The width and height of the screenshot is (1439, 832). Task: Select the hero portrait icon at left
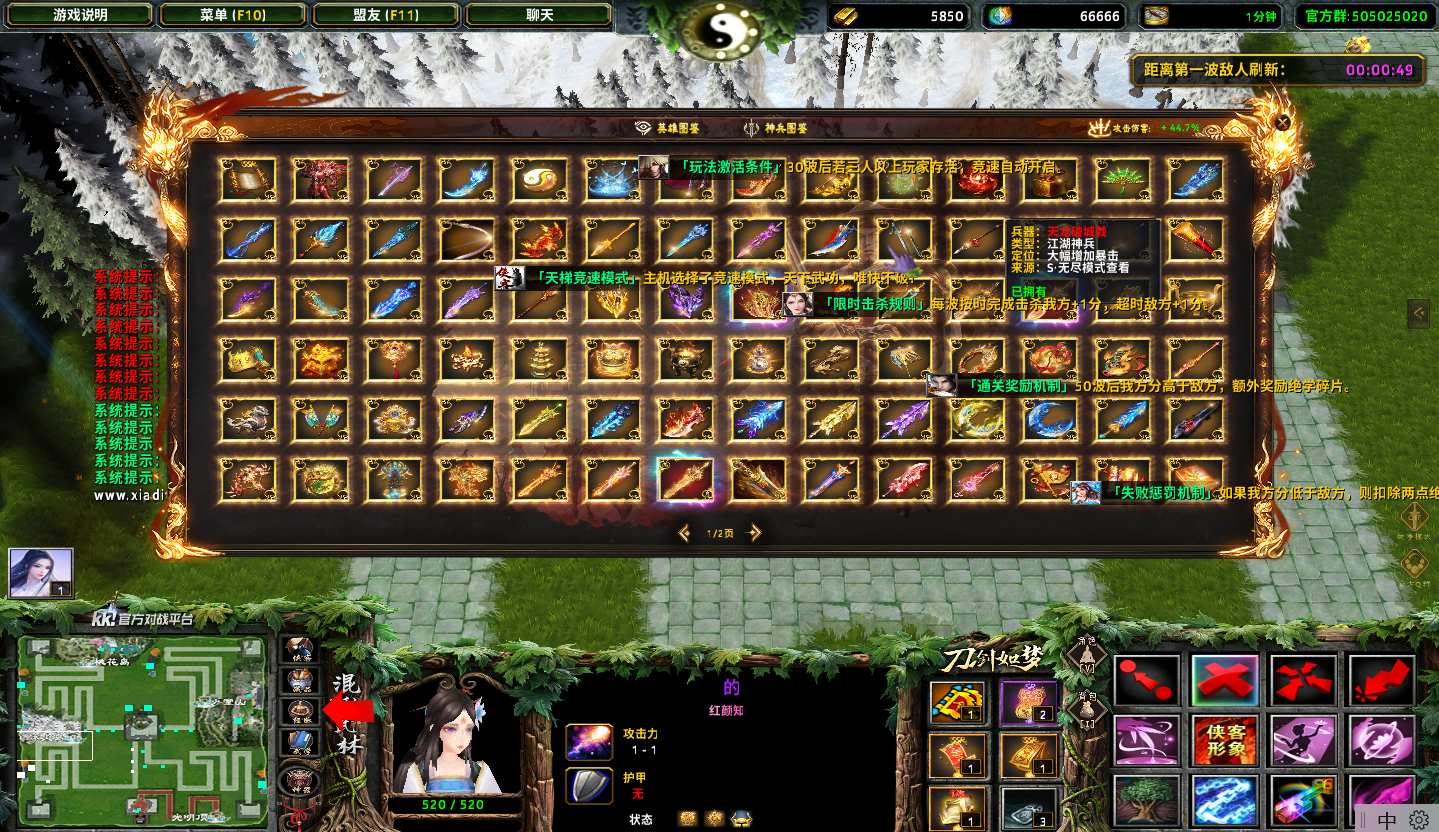click(41, 572)
